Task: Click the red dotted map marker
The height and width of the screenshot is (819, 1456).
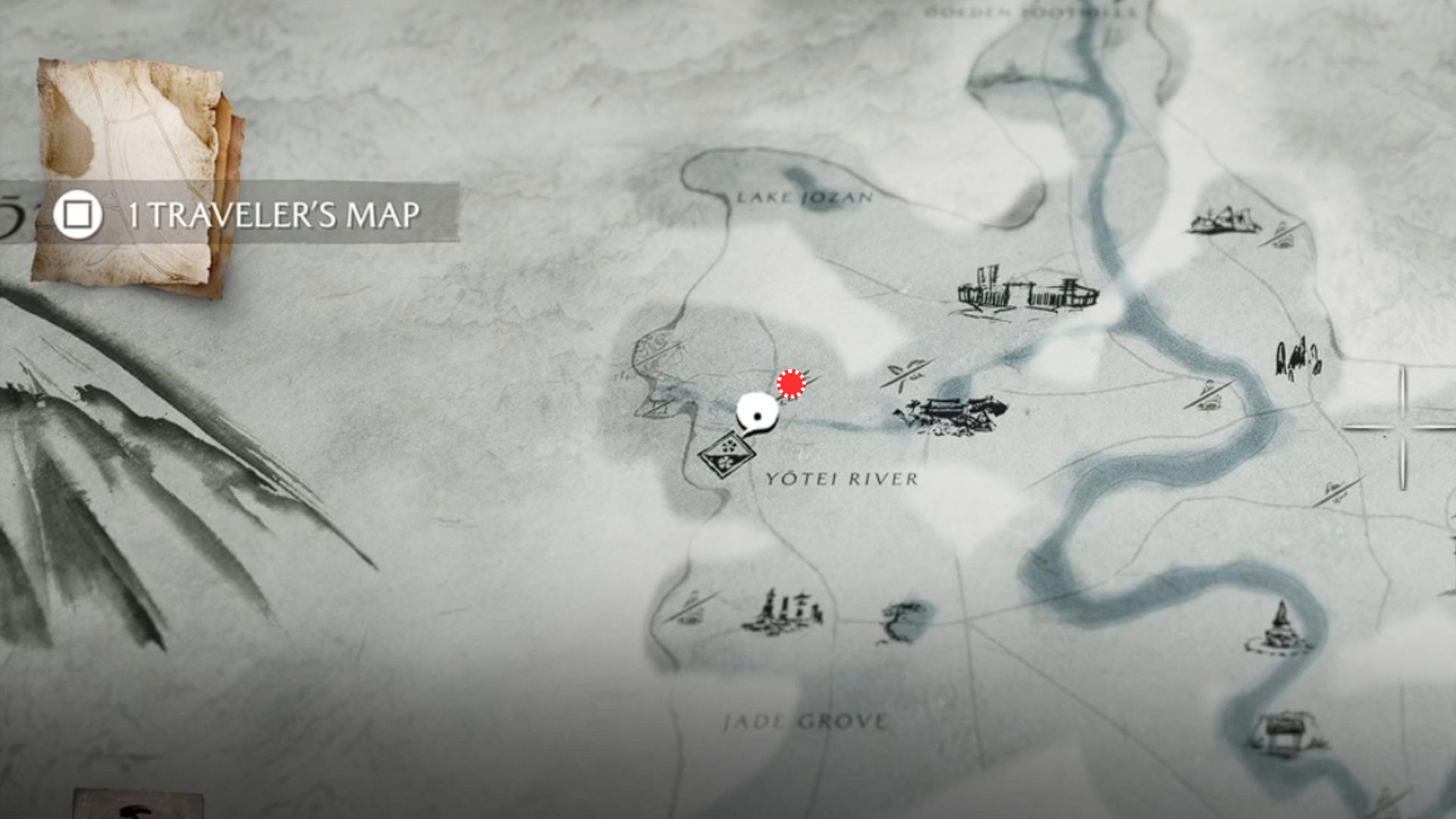Action: [x=791, y=384]
